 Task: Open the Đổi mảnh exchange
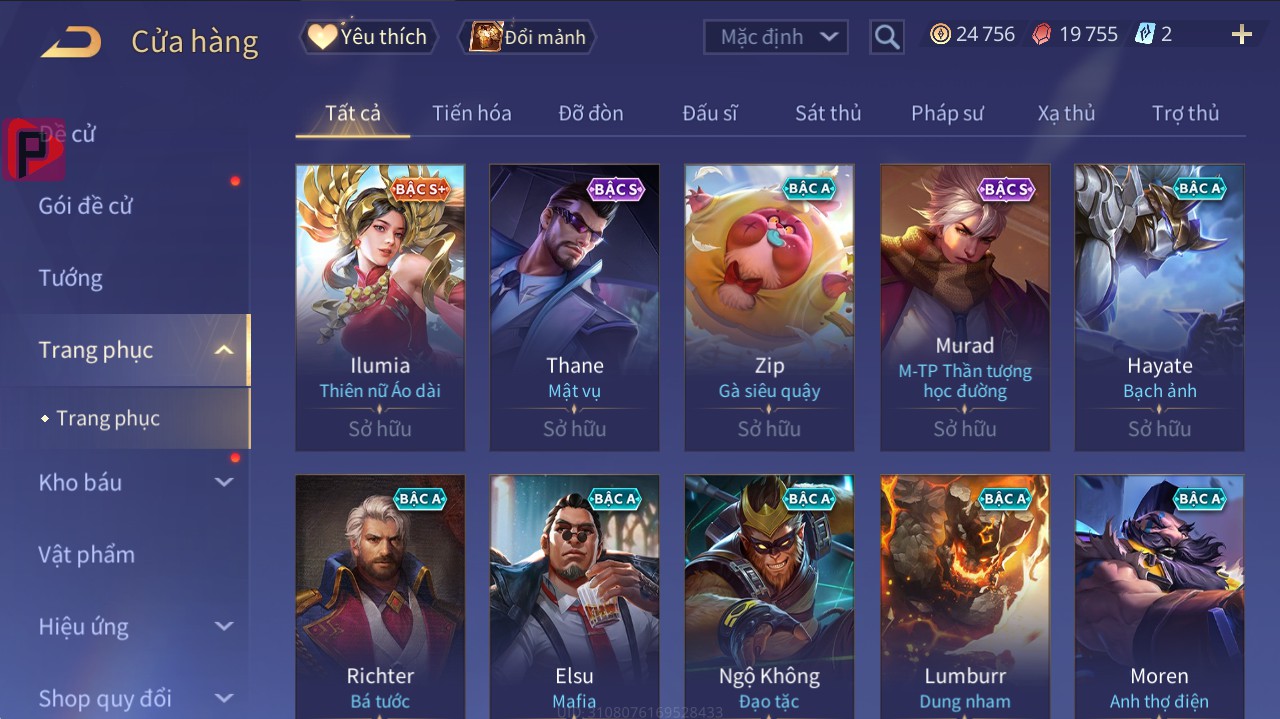(529, 37)
